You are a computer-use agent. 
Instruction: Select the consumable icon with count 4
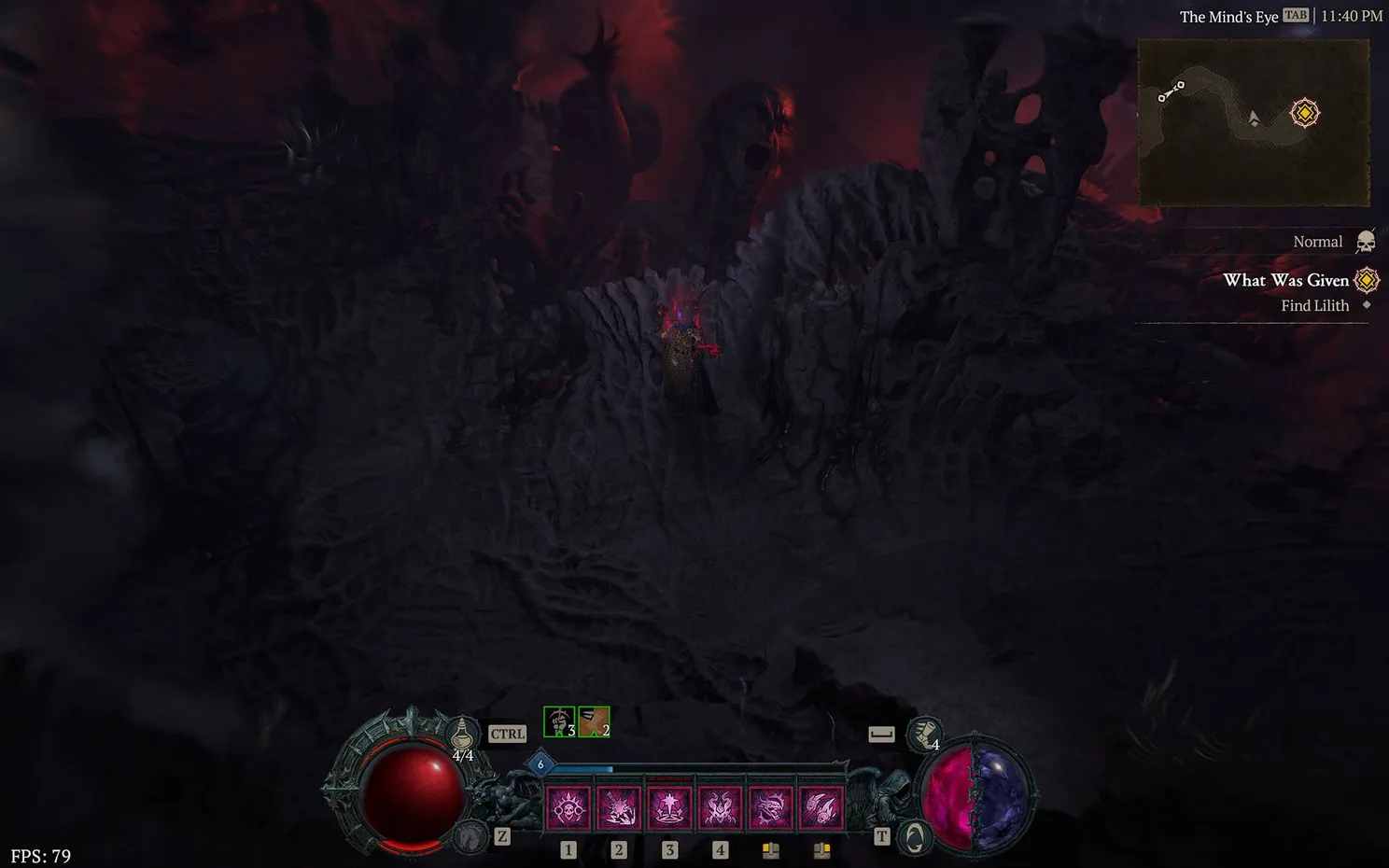pos(923,735)
